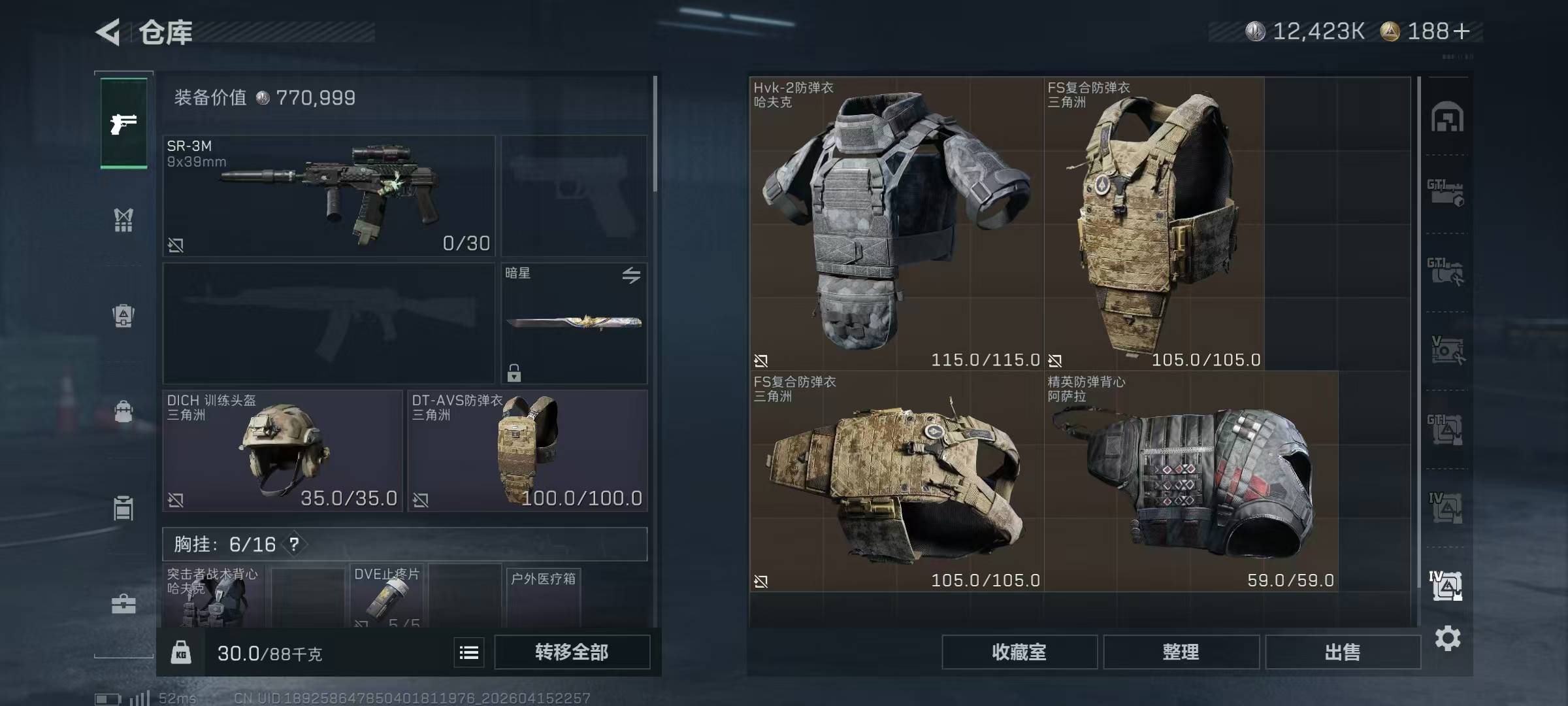Screen dimensions: 1568x706
Task: Open the 收藏室 collection room
Action: click(1019, 652)
